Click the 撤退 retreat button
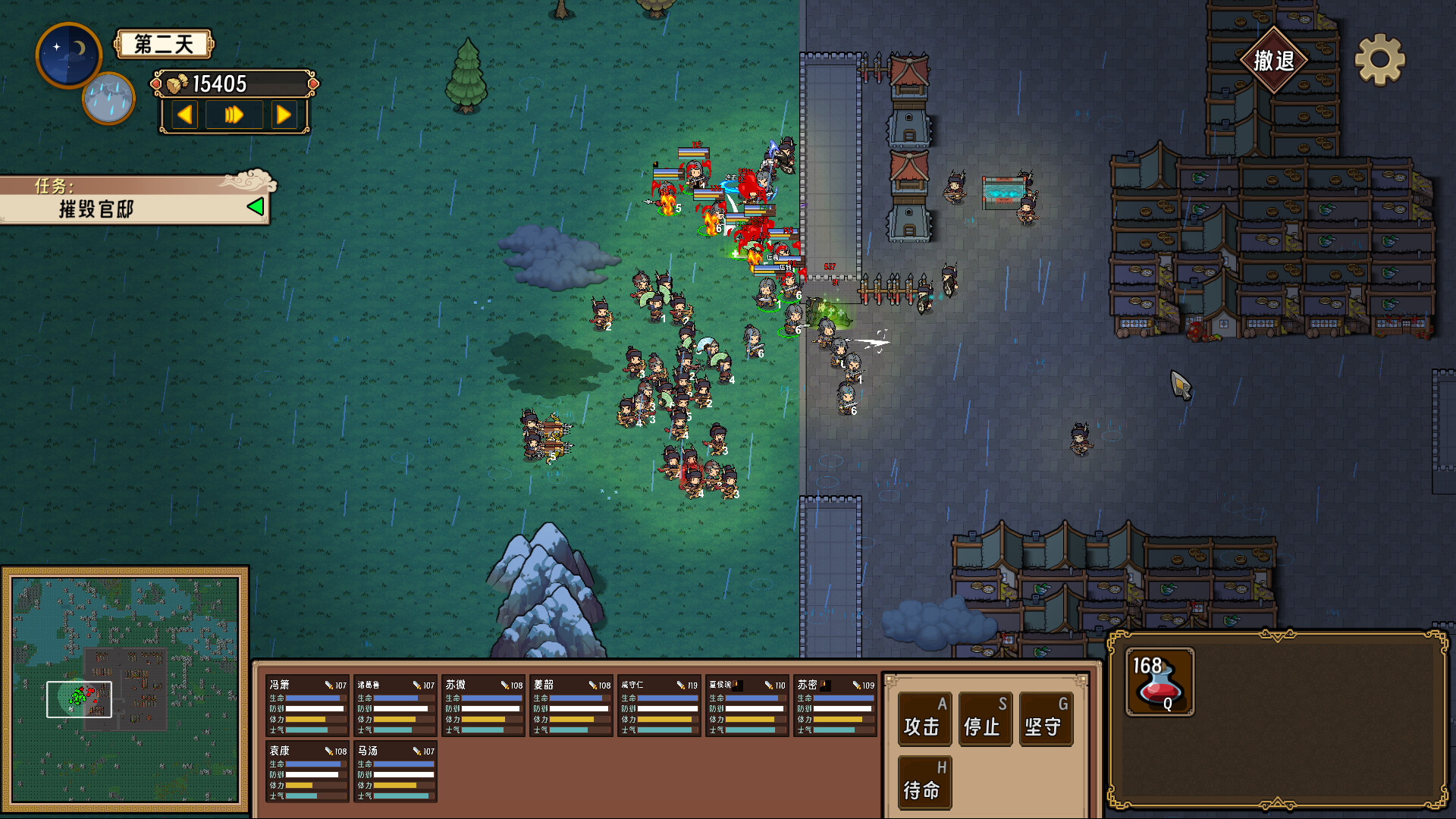Viewport: 1456px width, 819px height. [x=1273, y=61]
